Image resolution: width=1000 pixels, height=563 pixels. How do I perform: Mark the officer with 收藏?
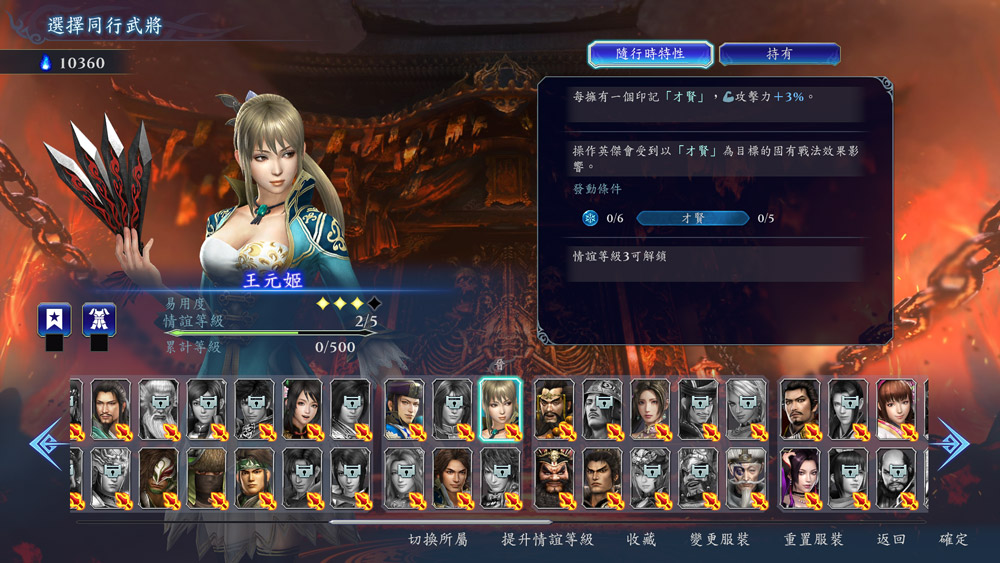tap(641, 540)
